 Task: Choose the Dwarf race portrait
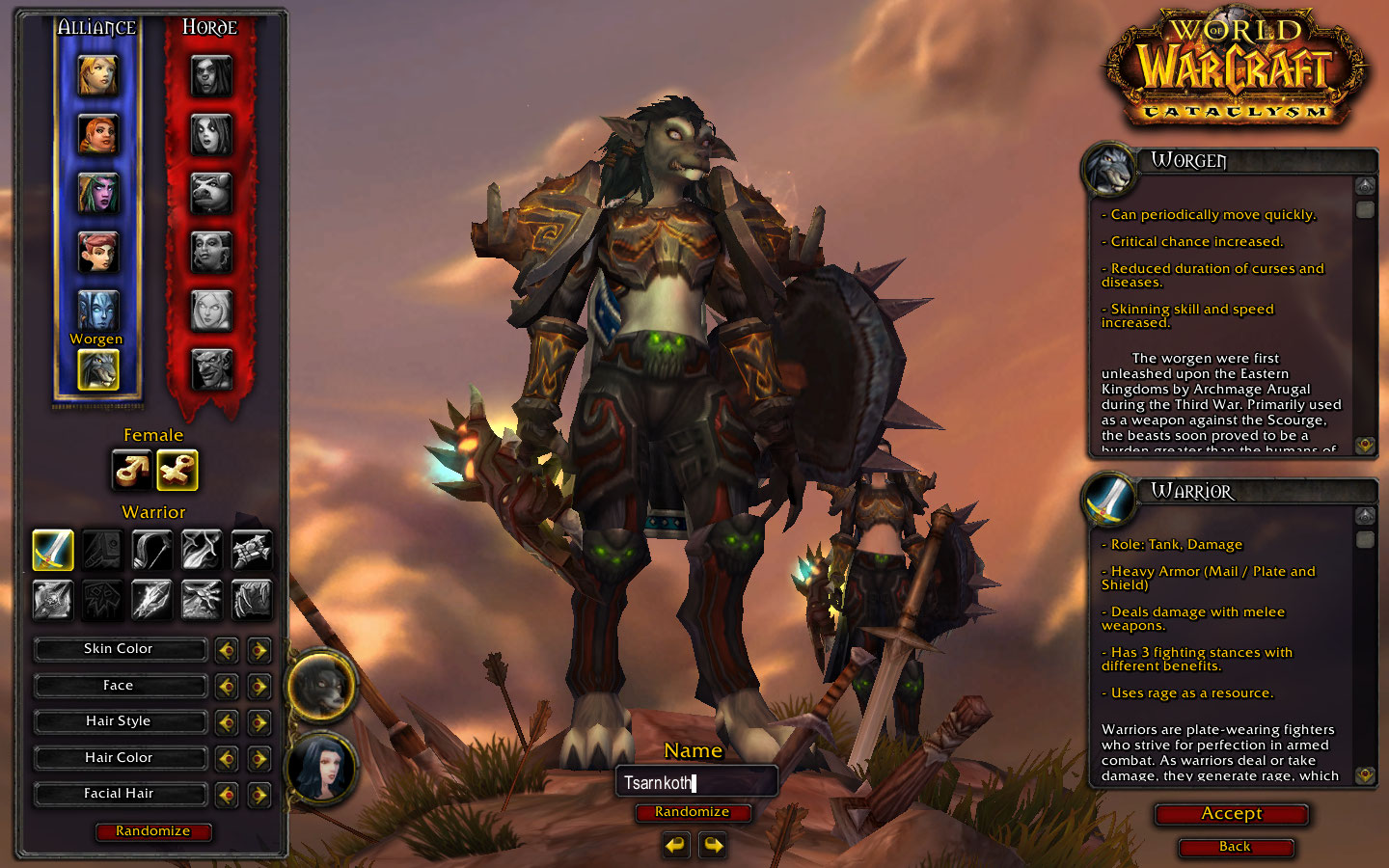tap(98, 135)
